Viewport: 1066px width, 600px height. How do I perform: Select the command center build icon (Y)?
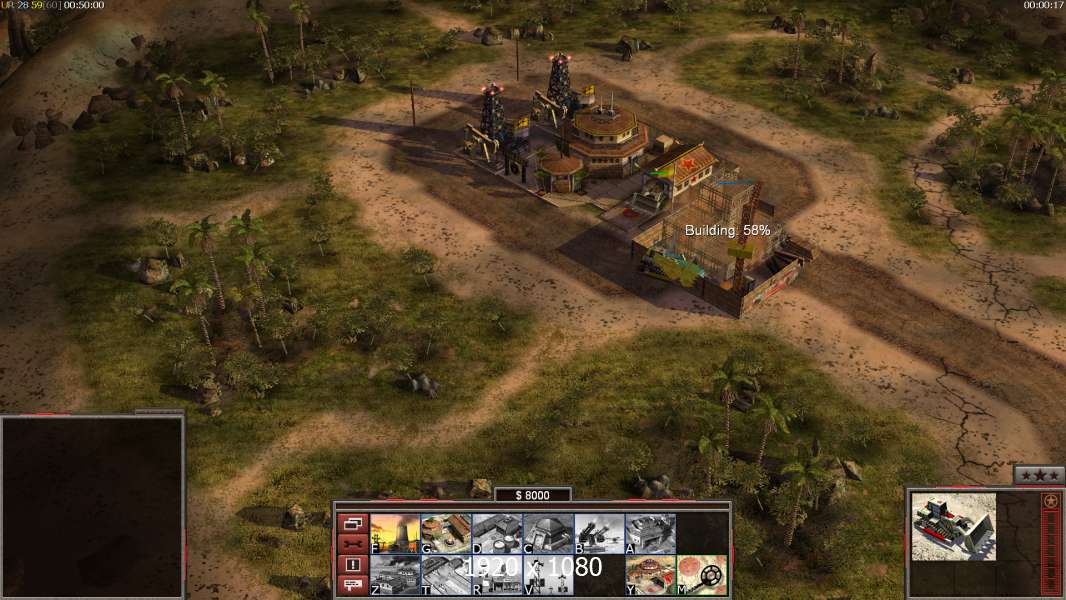(650, 574)
